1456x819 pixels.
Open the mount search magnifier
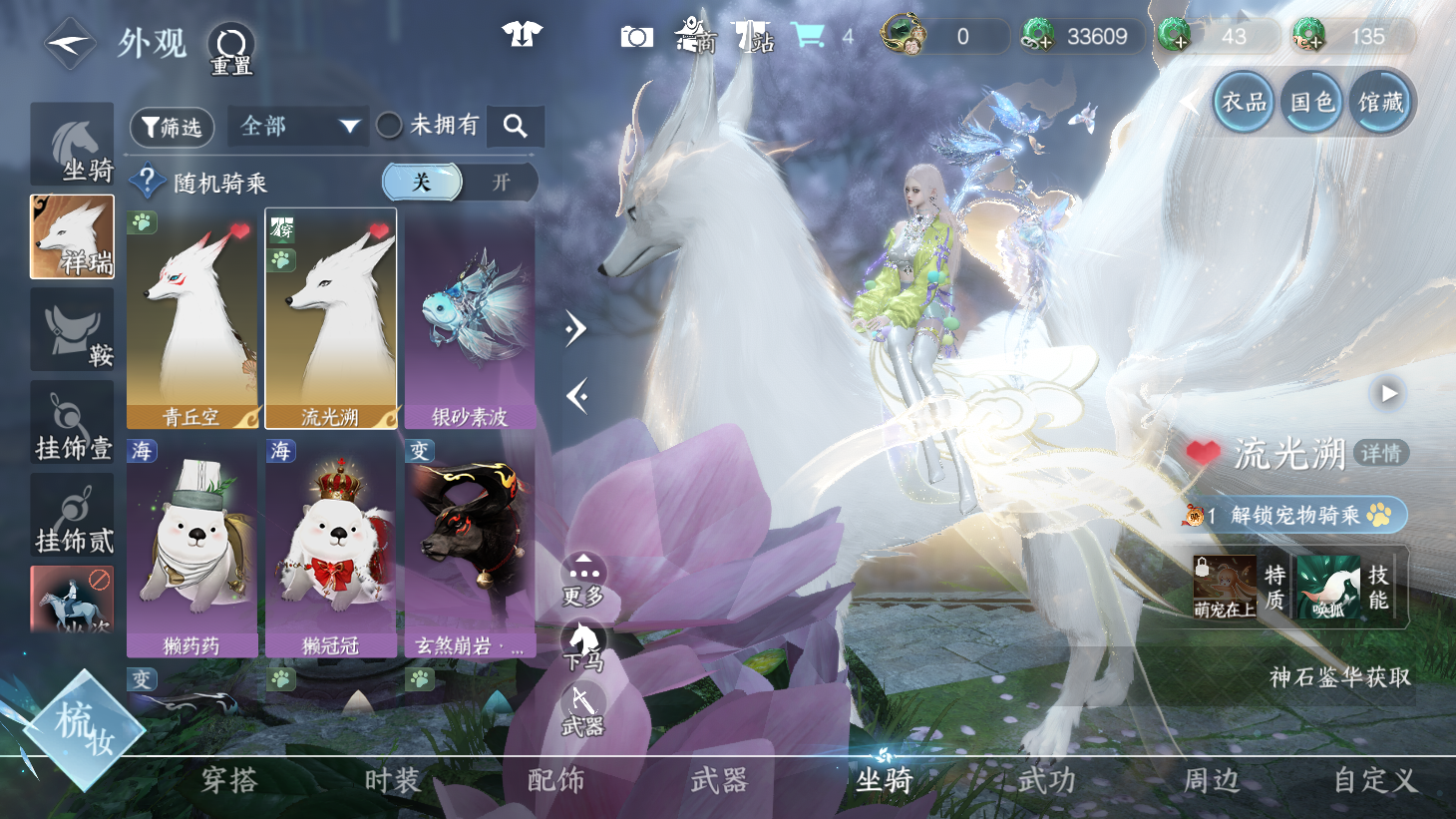coord(516,126)
